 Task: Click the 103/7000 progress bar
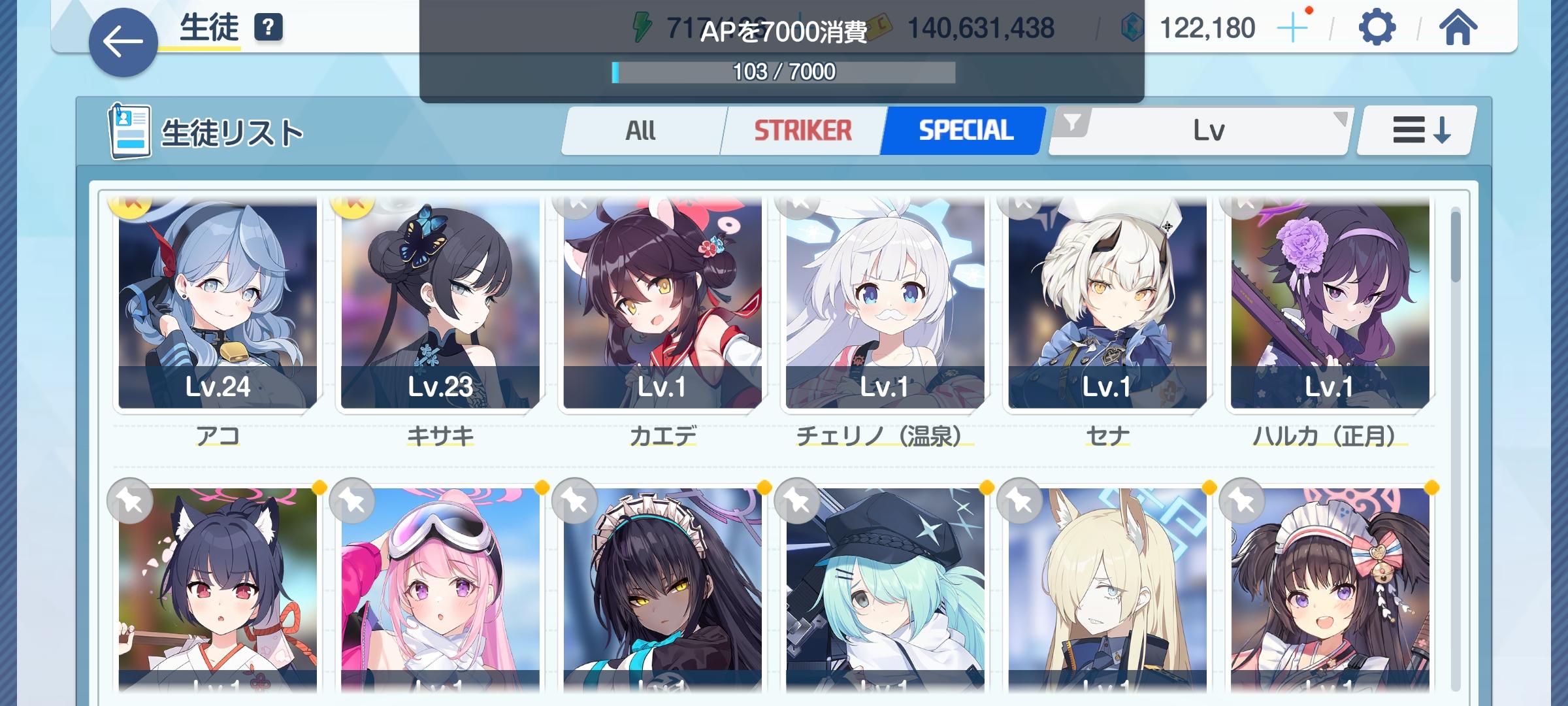(783, 71)
